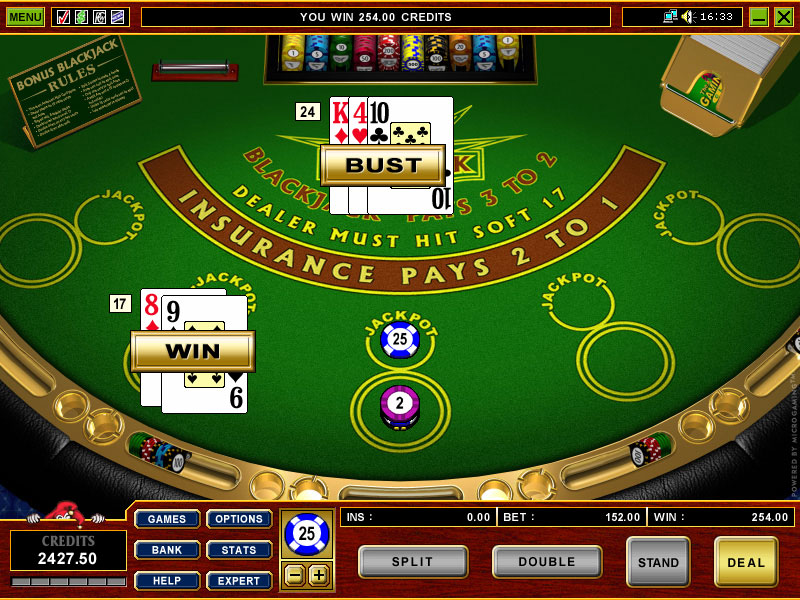Deal a new hand with DEAL

(746, 562)
